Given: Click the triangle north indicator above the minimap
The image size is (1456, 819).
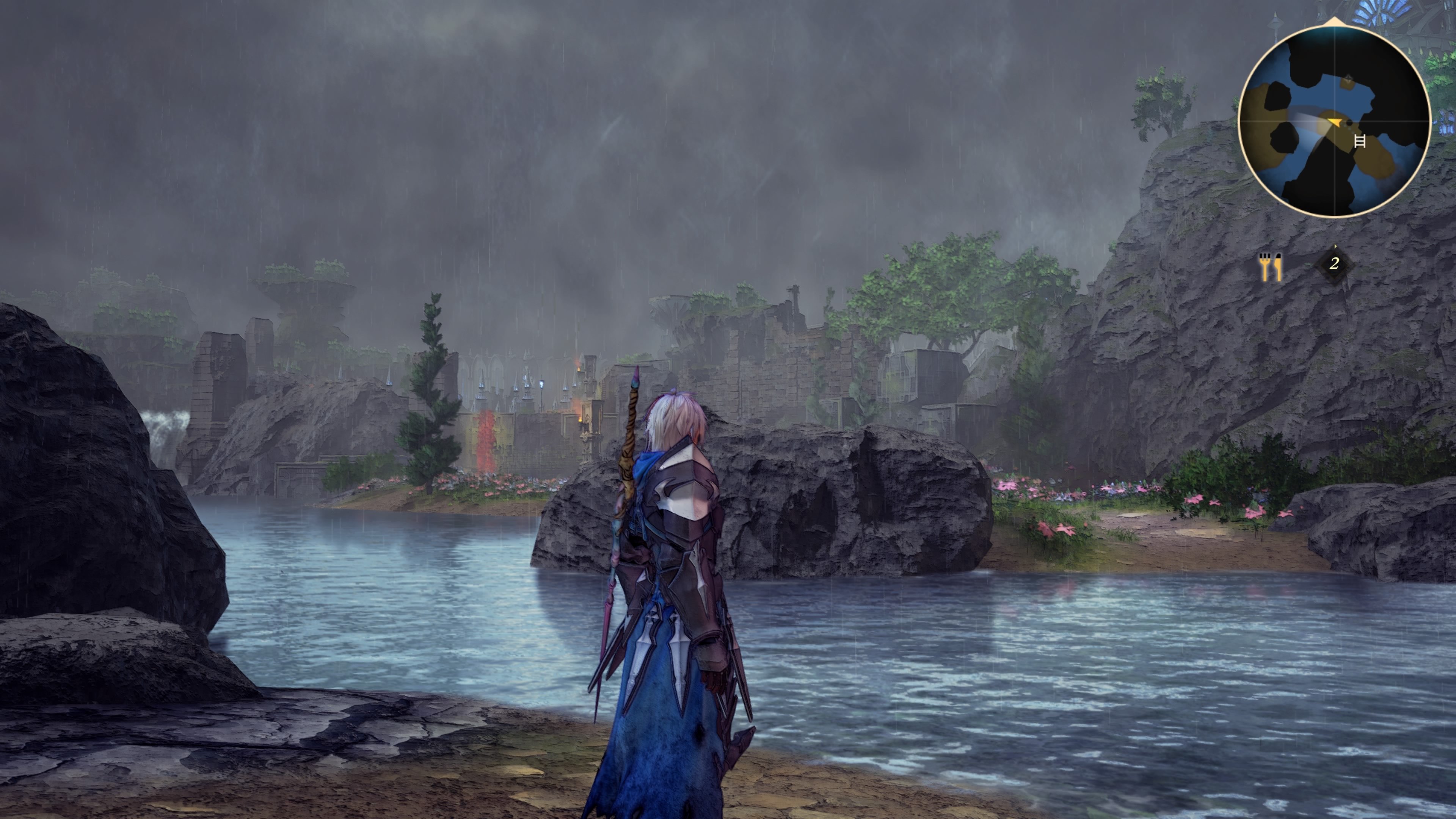Looking at the screenshot, I should 1335,20.
